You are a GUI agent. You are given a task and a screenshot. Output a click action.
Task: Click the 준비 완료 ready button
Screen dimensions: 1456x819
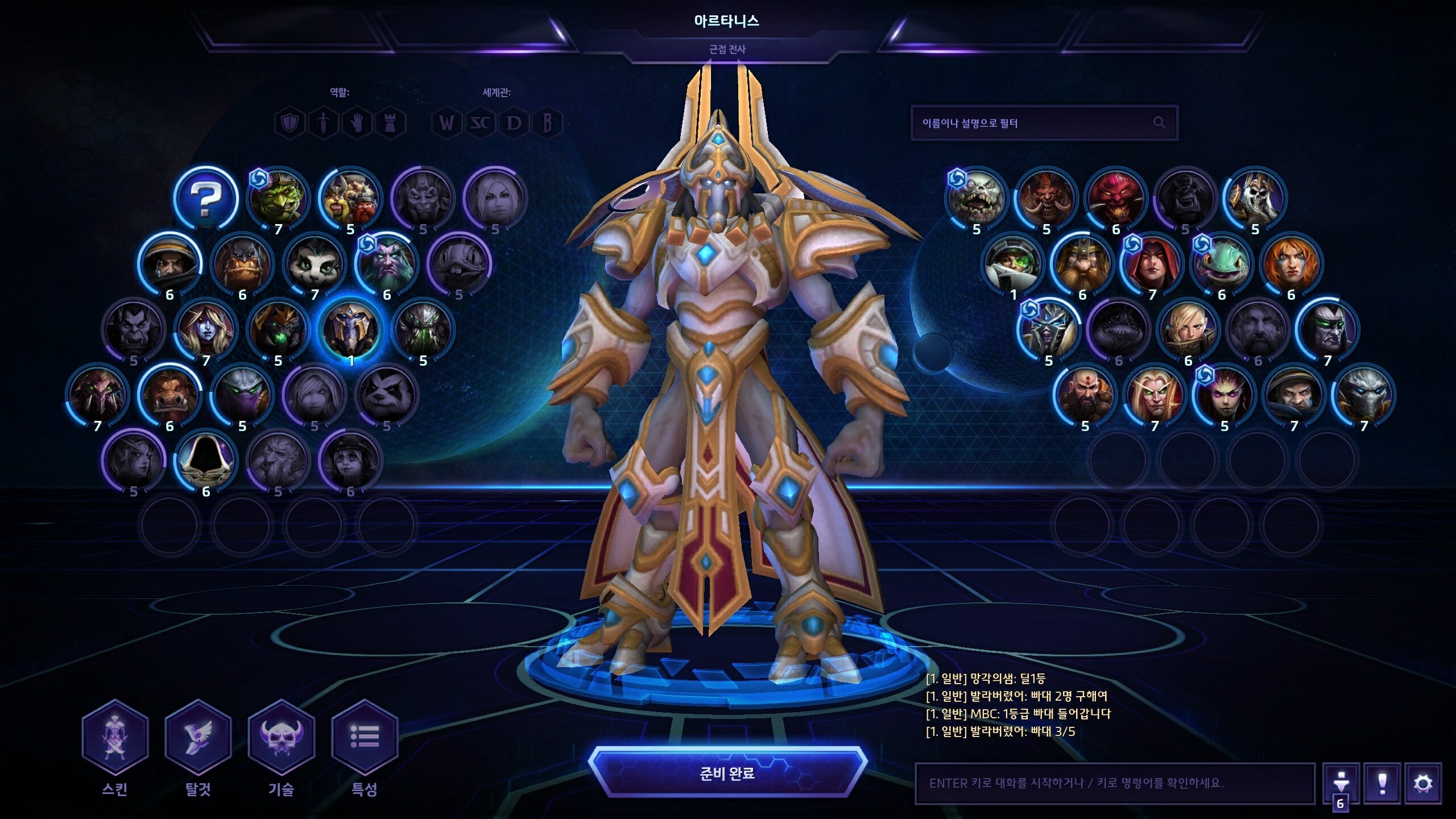(727, 773)
